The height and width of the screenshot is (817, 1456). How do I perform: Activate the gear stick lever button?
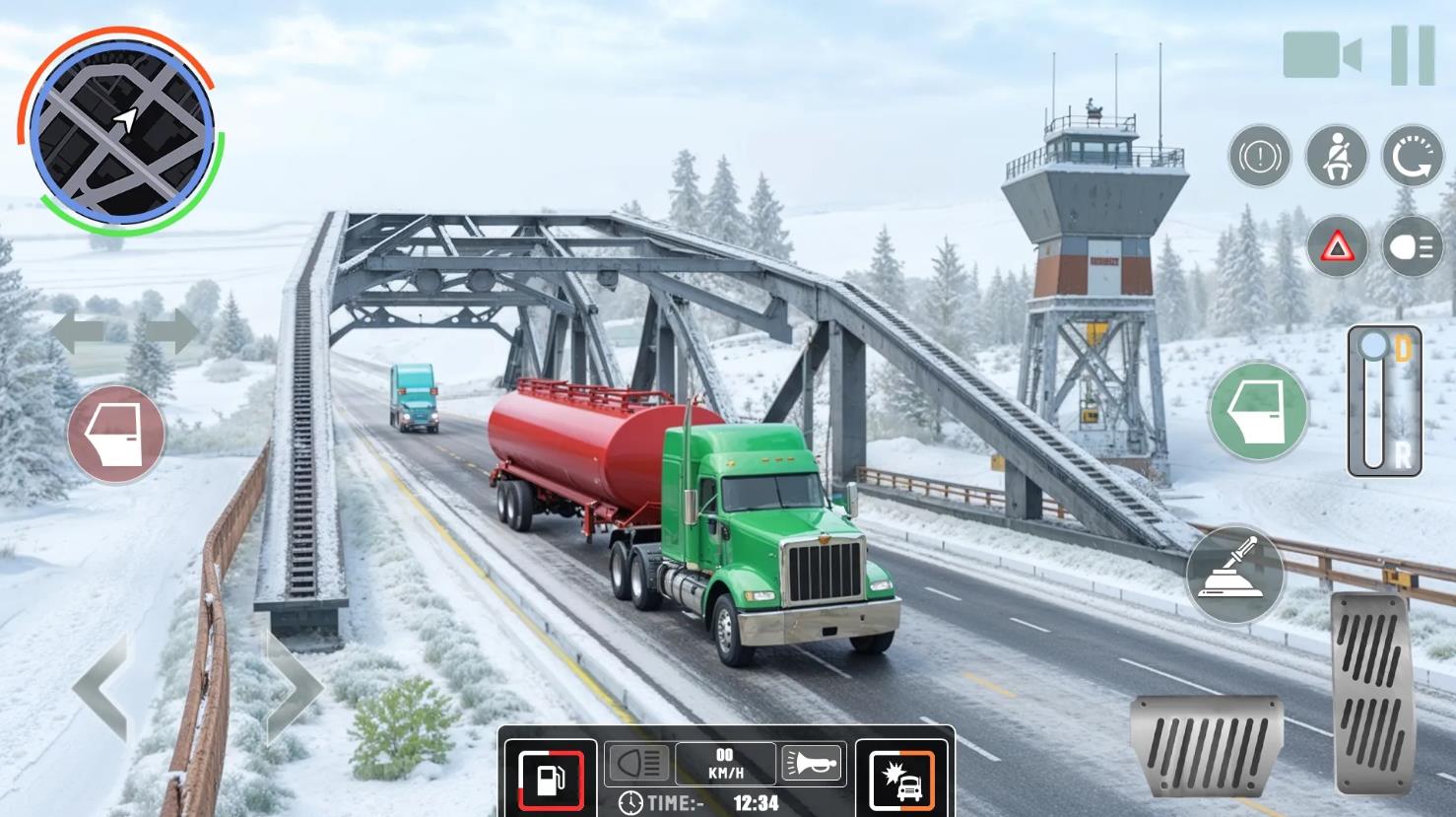(x=1235, y=574)
